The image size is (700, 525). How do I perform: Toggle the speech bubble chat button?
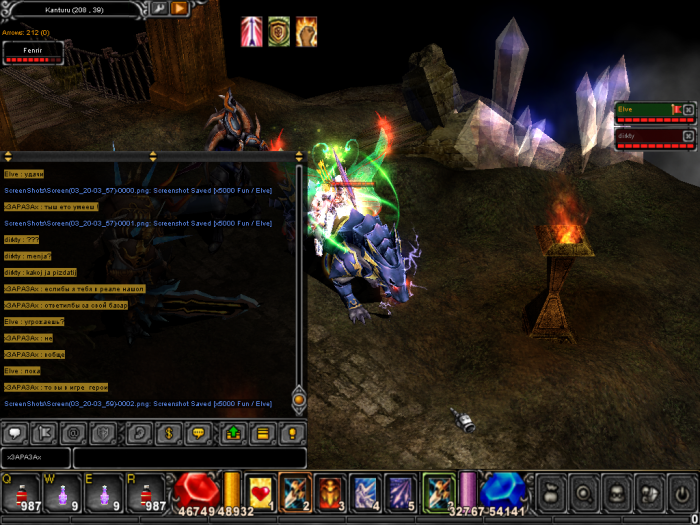tap(15, 434)
